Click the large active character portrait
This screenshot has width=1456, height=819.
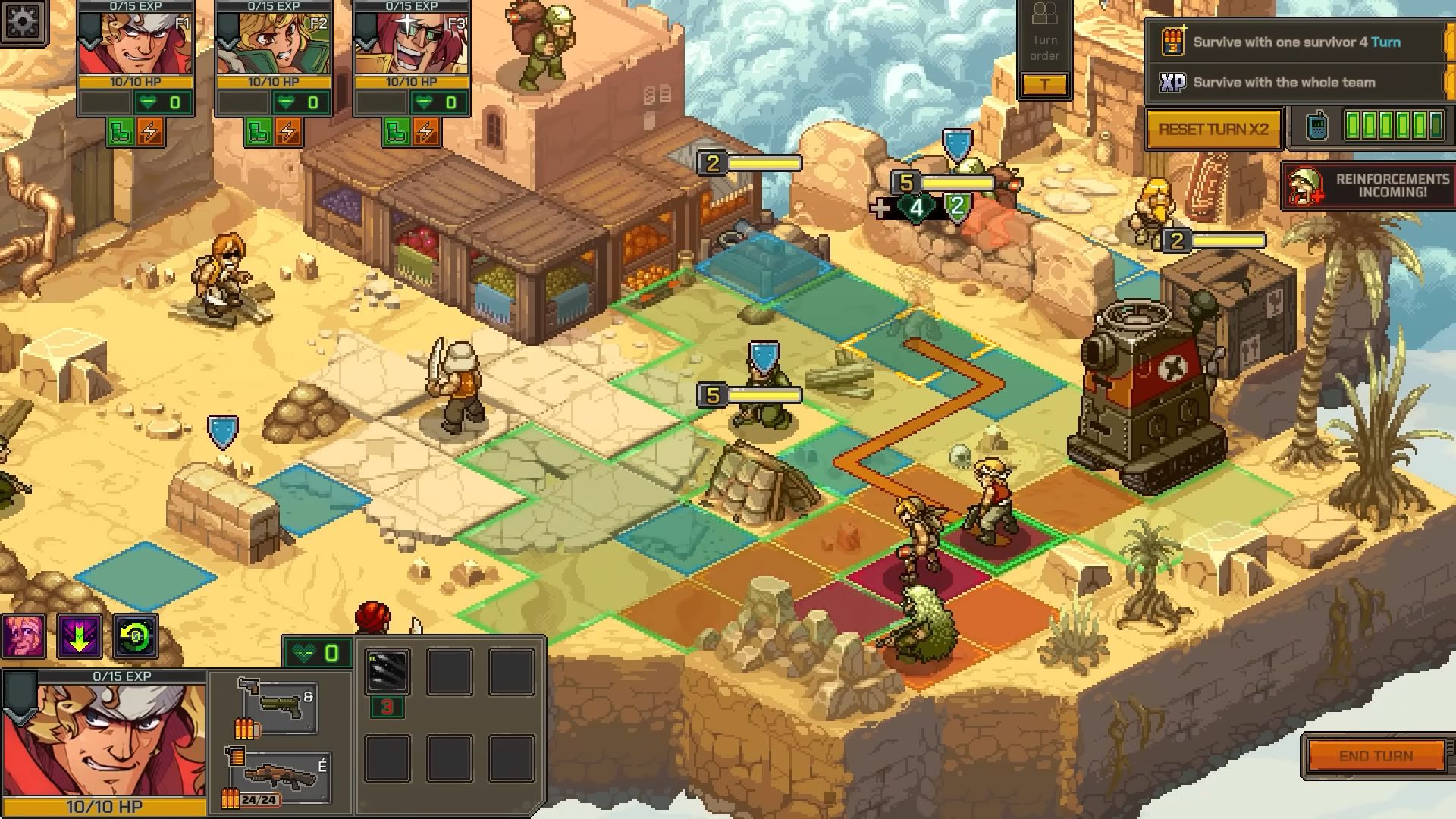[104, 739]
